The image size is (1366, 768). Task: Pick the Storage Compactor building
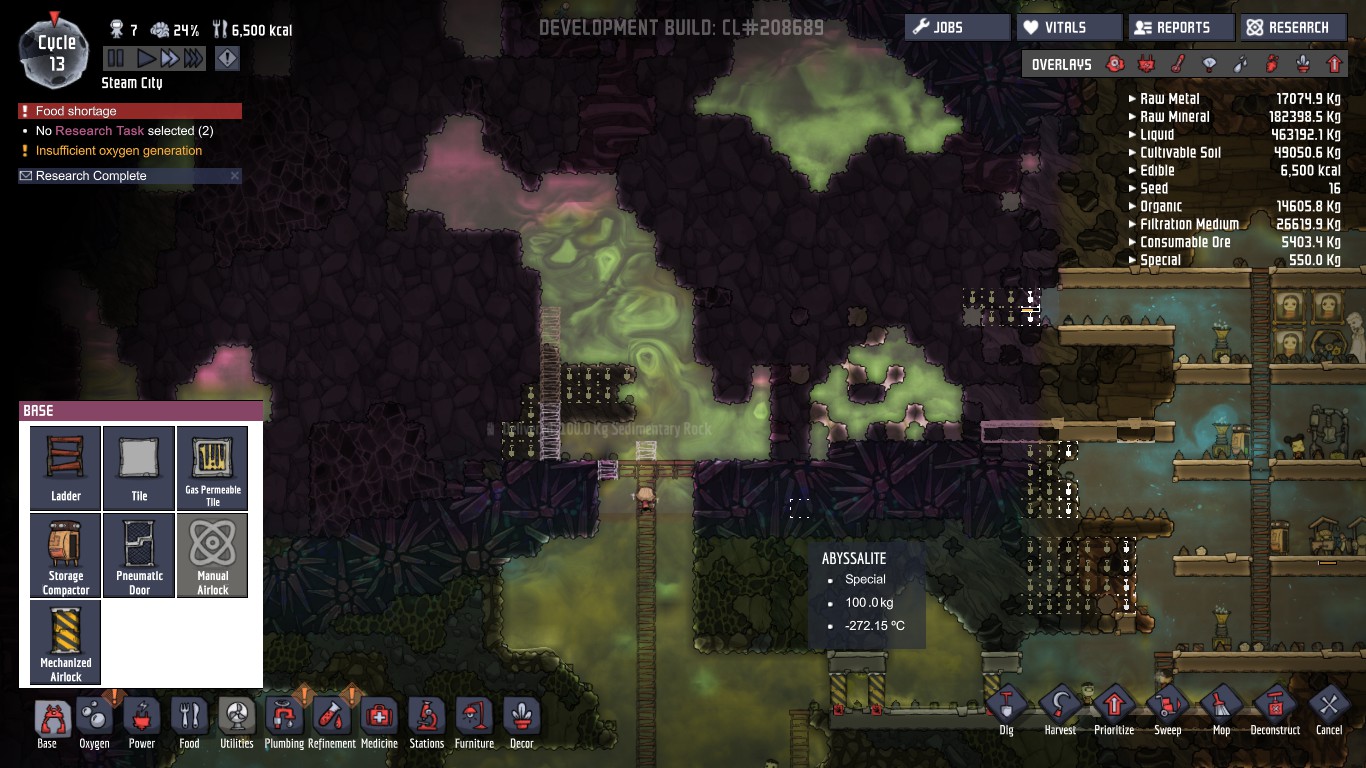pyautogui.click(x=66, y=555)
